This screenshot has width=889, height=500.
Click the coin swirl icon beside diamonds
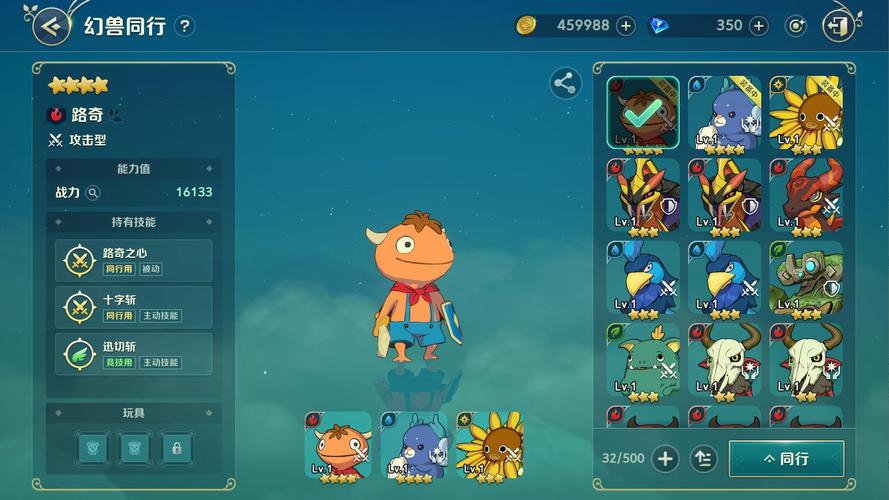click(796, 26)
